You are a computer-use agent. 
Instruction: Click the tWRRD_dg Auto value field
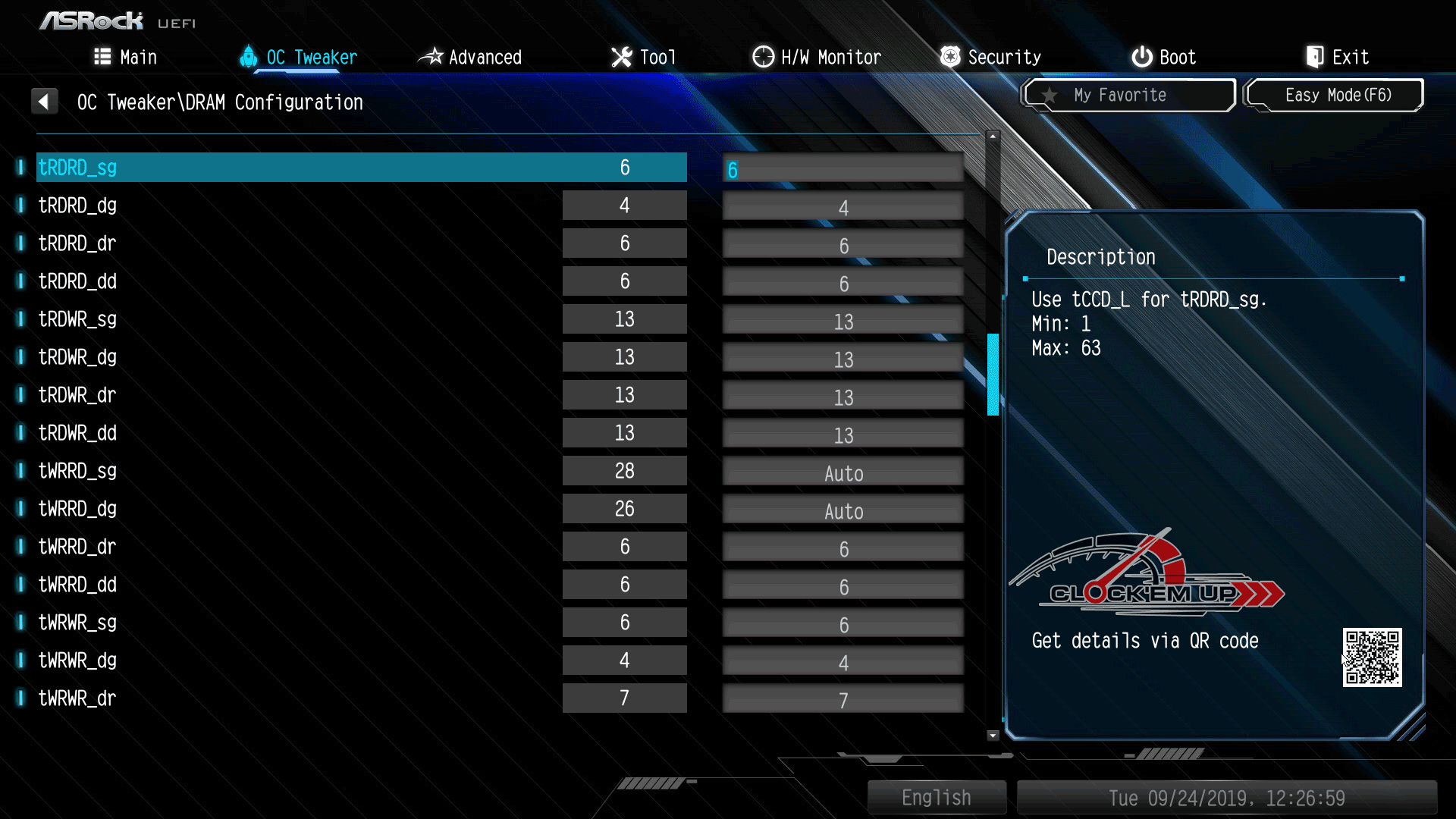coord(843,512)
